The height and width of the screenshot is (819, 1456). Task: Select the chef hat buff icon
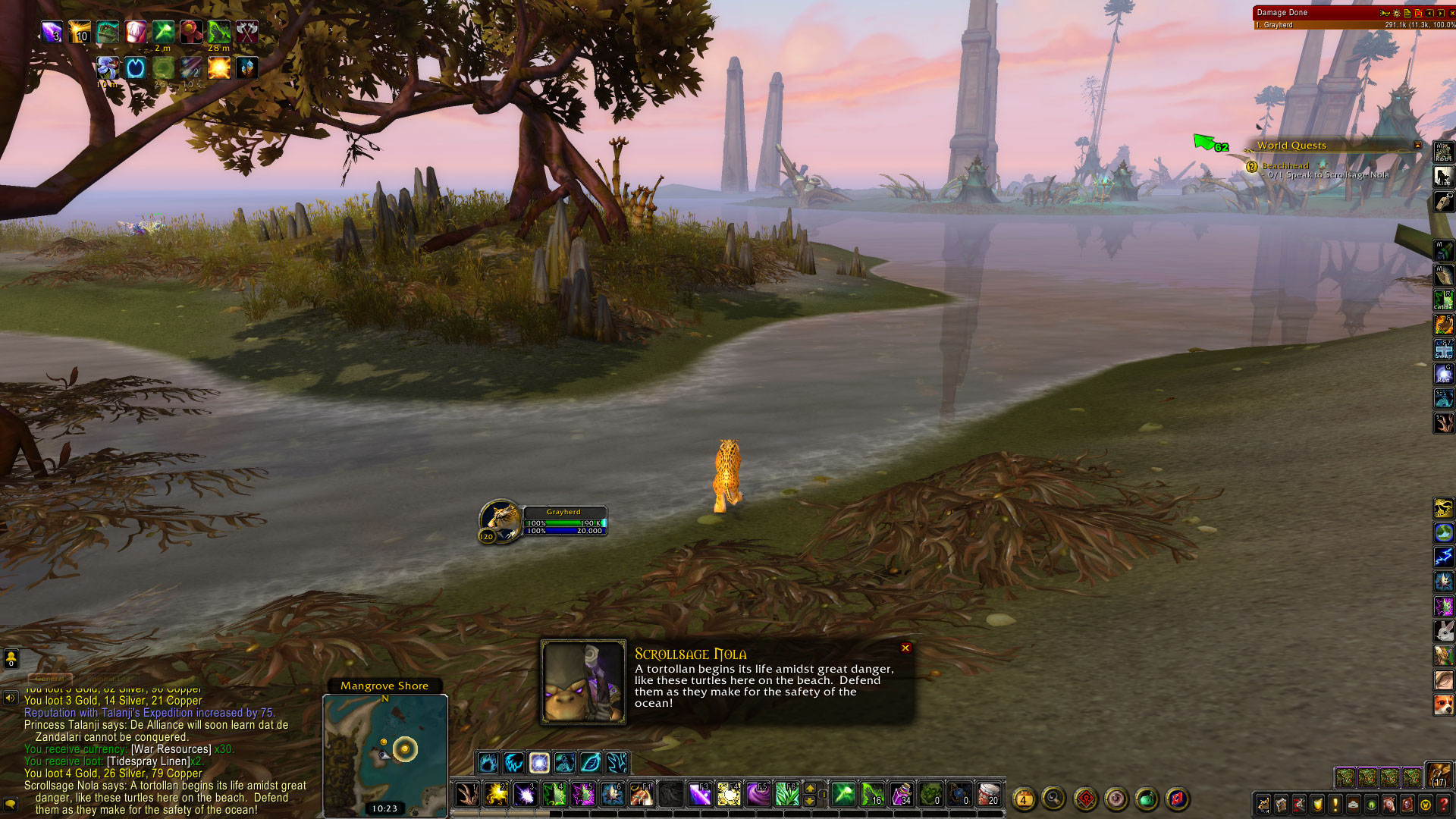pos(136,31)
